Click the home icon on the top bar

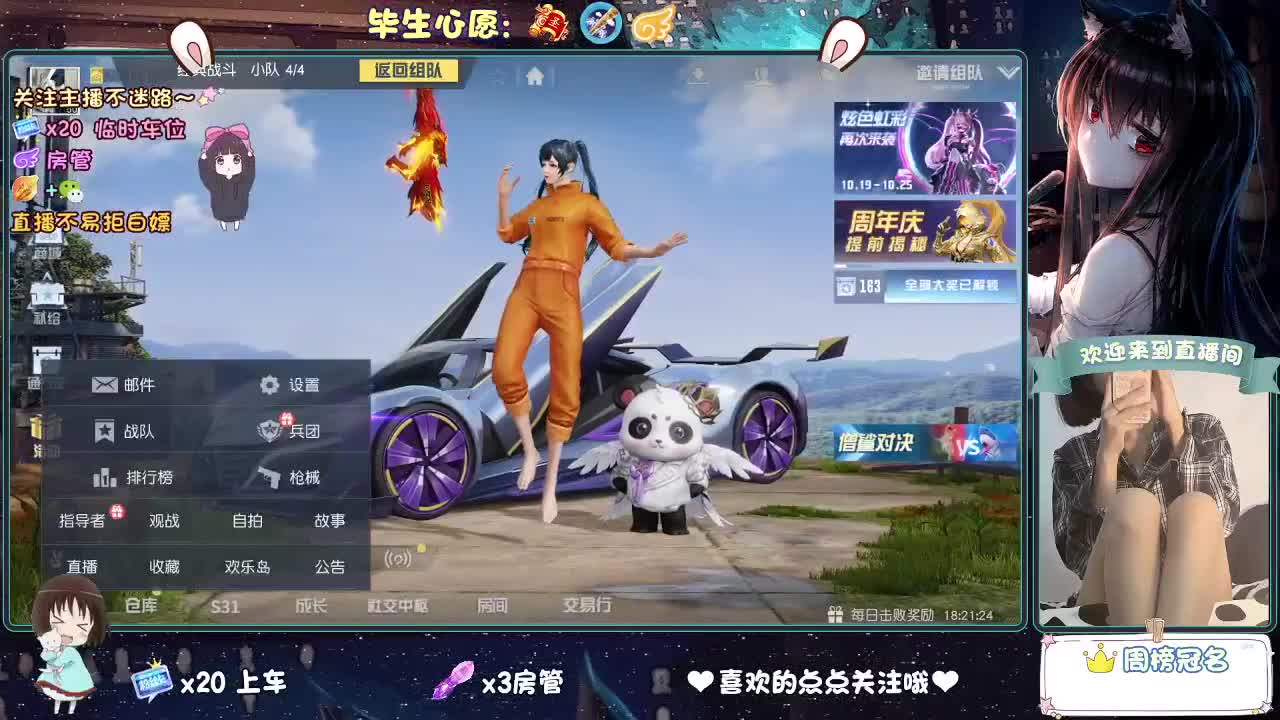coord(536,74)
